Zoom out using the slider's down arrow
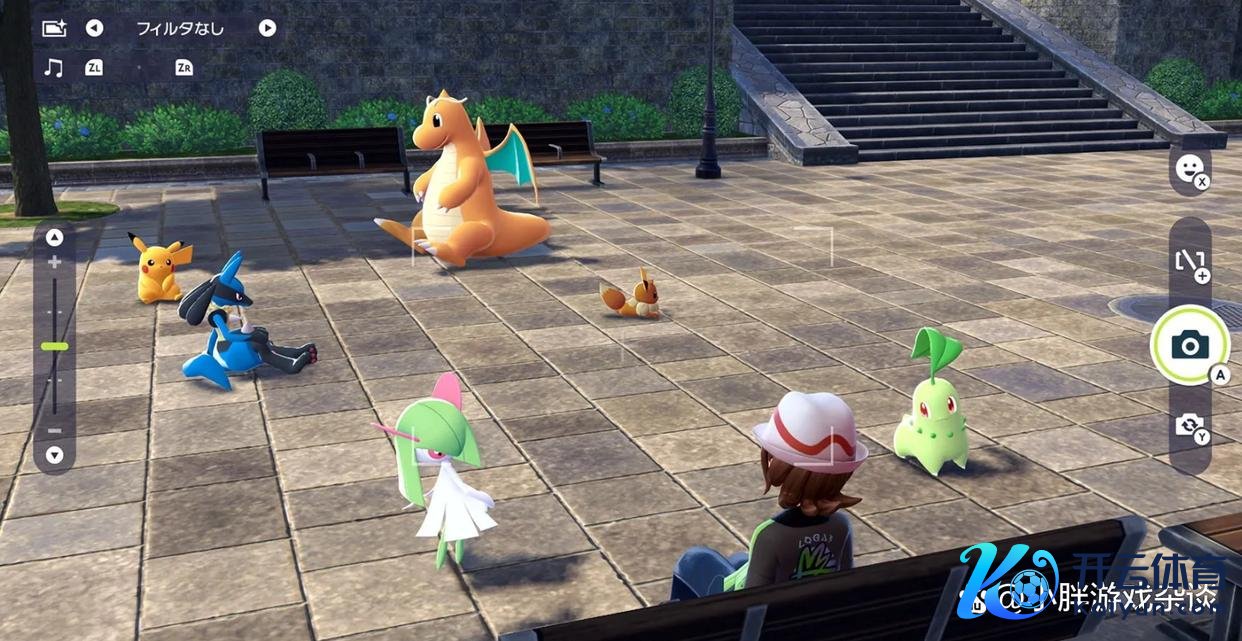This screenshot has width=1242, height=641. click(54, 455)
